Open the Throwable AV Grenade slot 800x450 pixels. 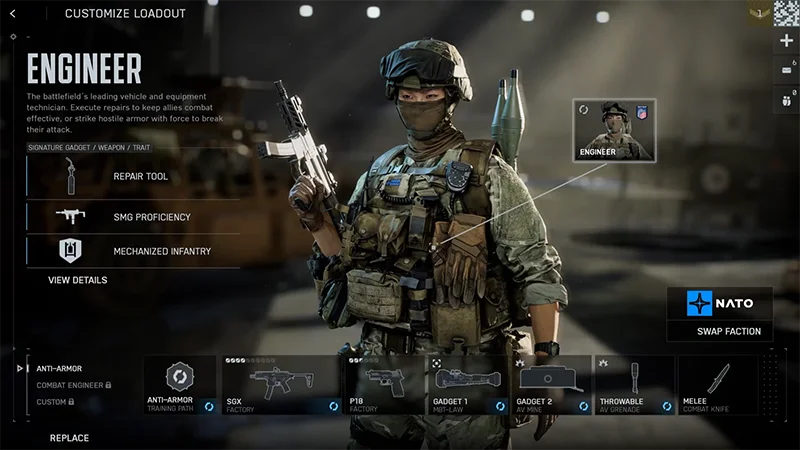coord(635,385)
